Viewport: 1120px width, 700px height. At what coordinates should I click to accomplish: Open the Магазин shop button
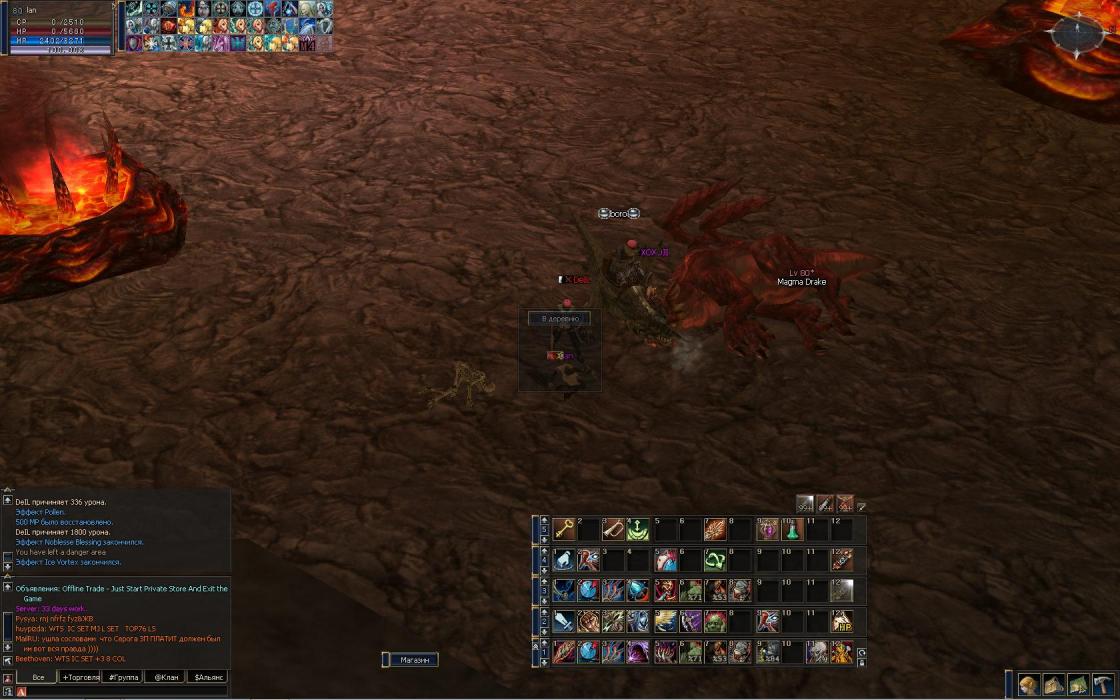coord(413,660)
